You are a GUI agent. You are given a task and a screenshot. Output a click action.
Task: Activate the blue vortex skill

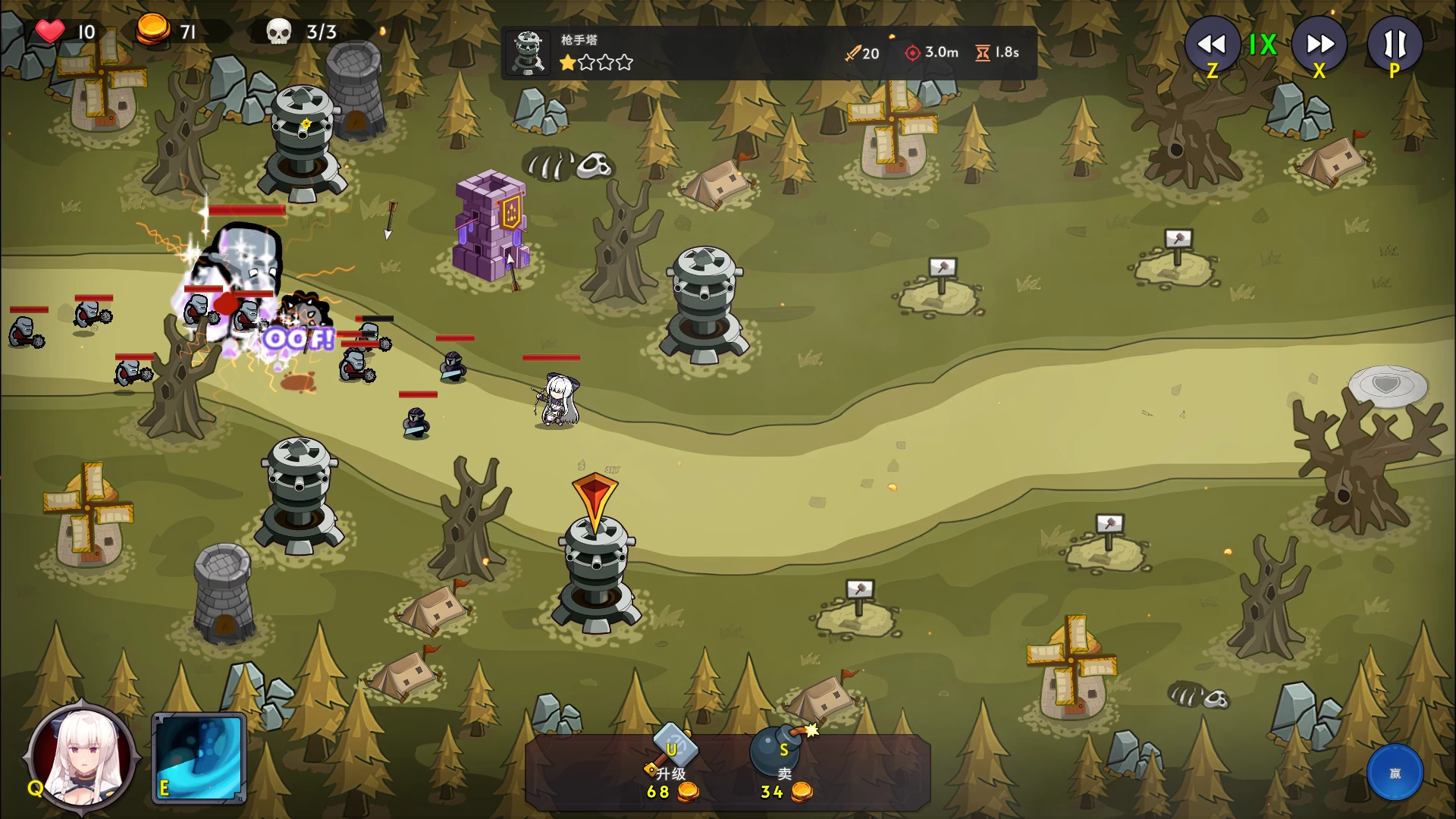coord(199,758)
